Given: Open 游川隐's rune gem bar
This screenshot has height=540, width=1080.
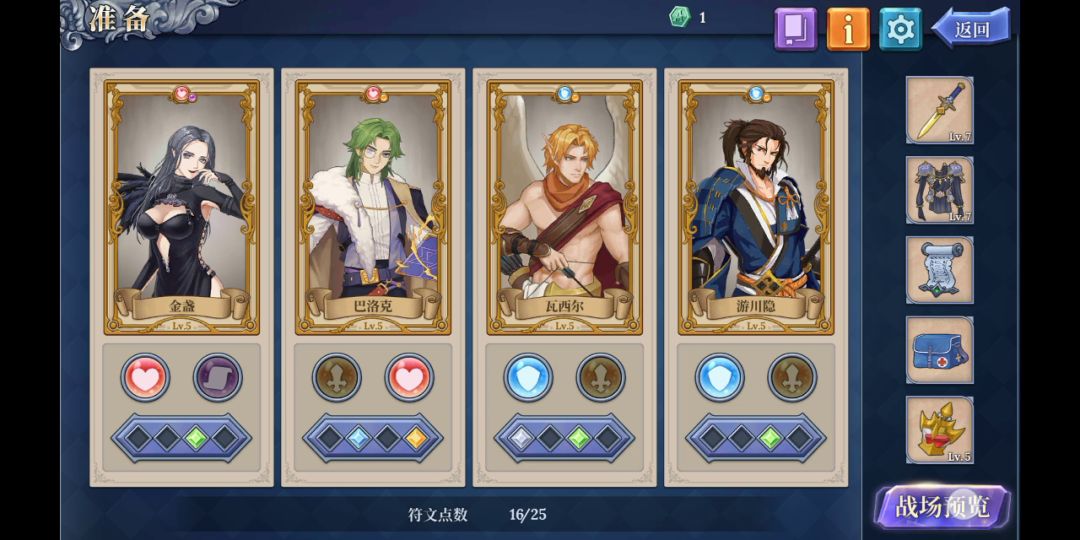Looking at the screenshot, I should 756,438.
